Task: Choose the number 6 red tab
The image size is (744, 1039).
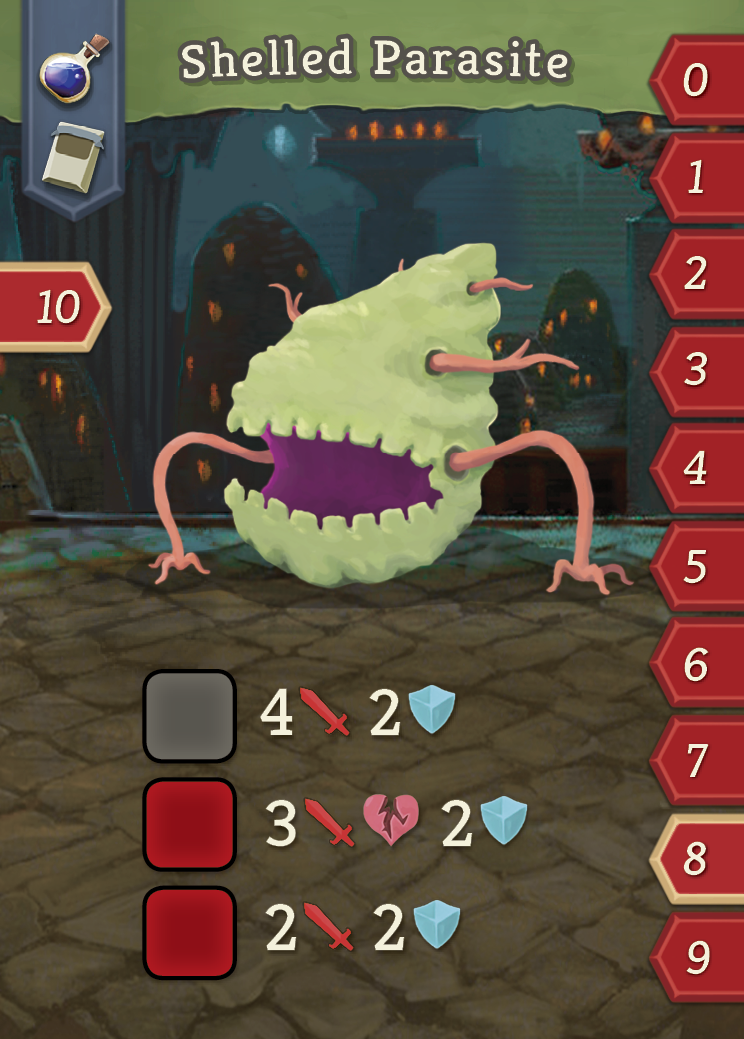Action: pos(697,664)
